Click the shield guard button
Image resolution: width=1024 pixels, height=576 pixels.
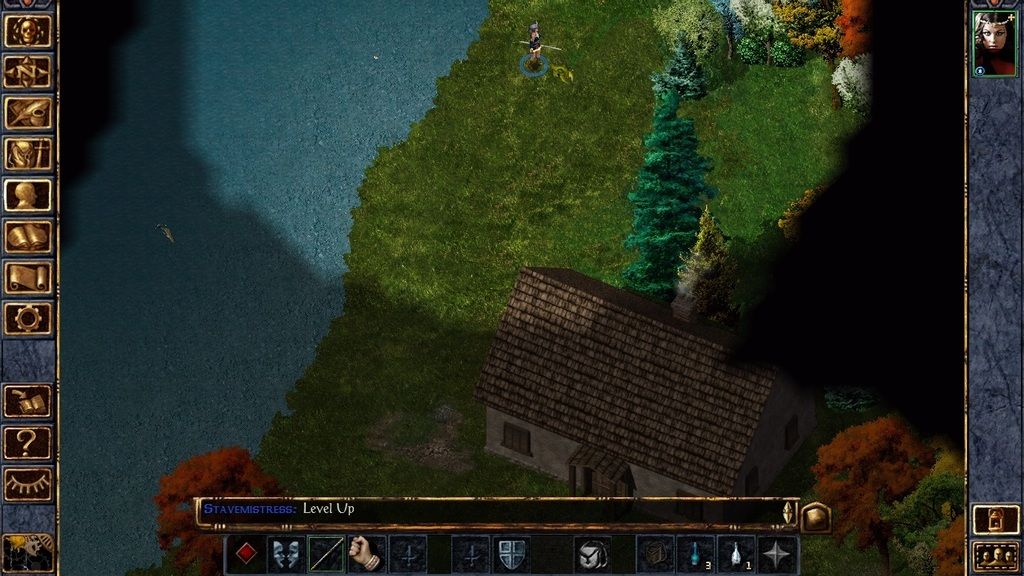511,554
